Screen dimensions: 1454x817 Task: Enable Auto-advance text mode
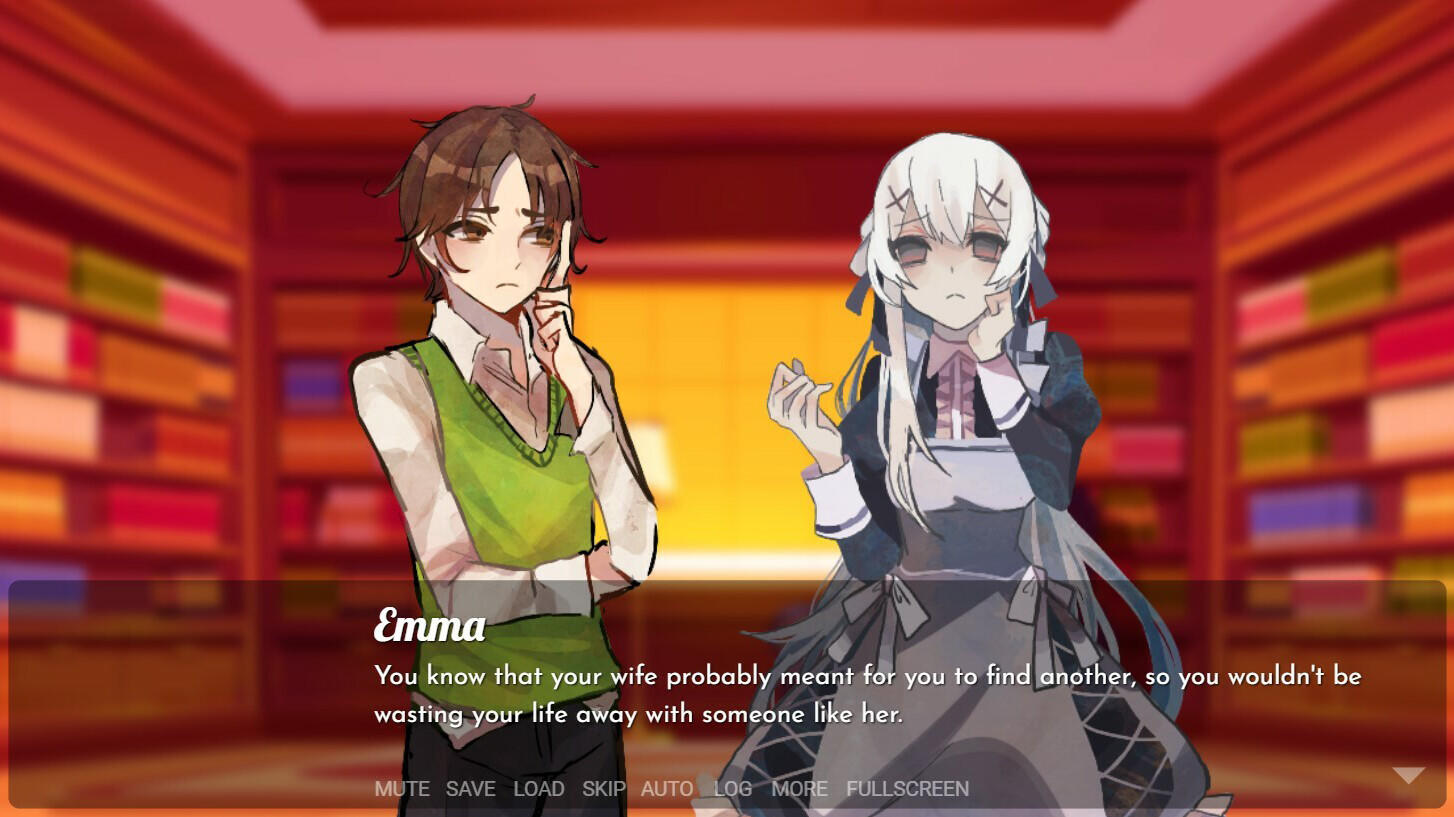coord(666,789)
